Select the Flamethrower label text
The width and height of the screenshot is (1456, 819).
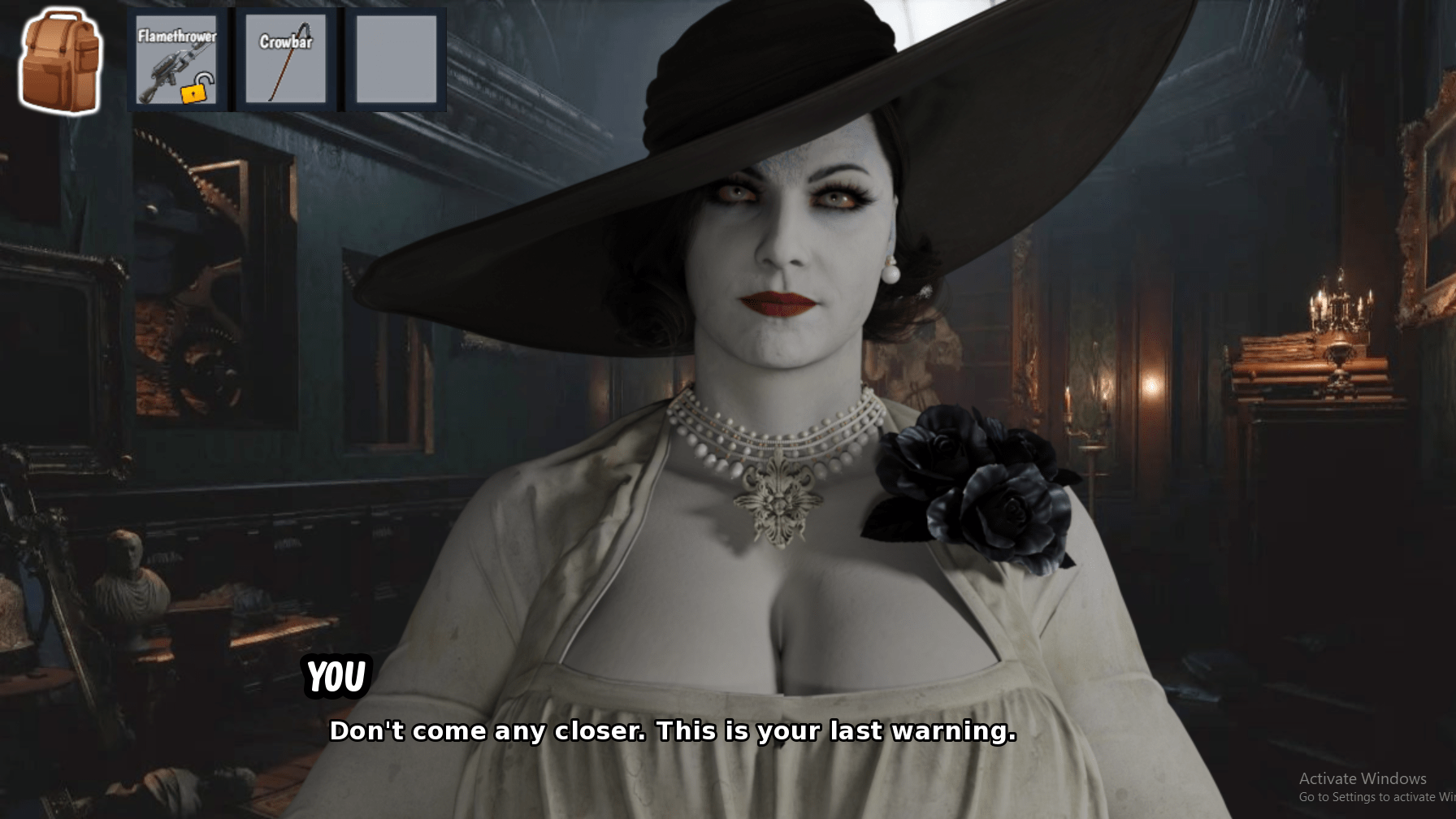click(178, 36)
